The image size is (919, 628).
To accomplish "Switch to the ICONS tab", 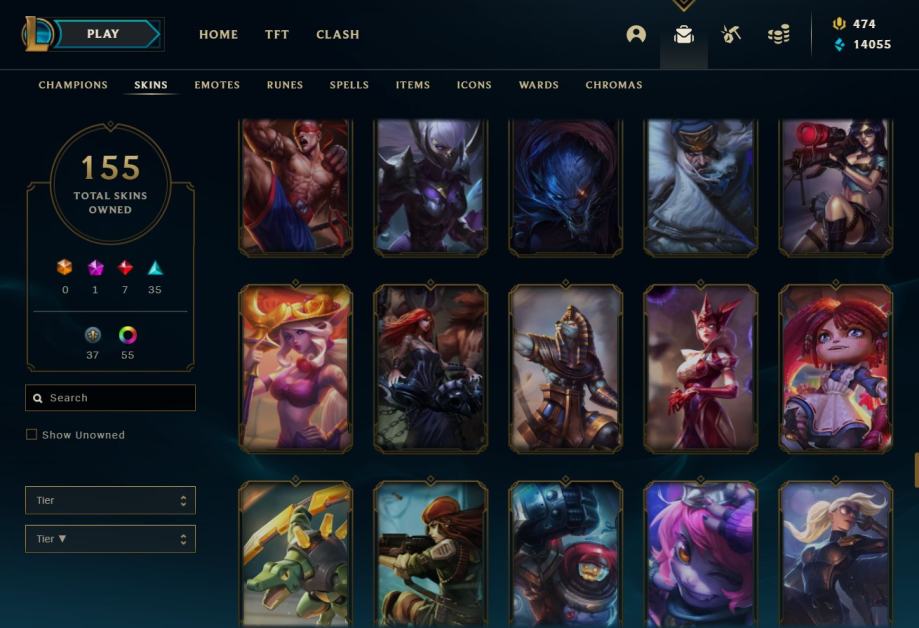I will click(x=474, y=85).
